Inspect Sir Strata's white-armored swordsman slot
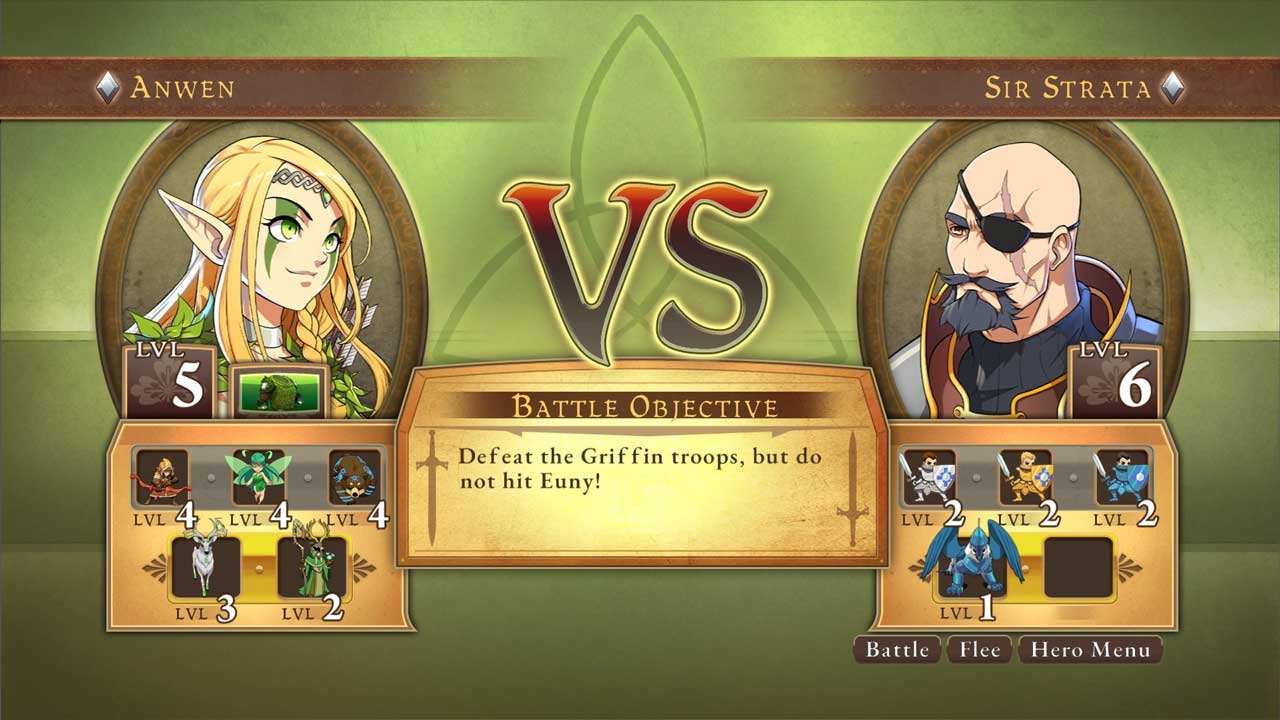1280x720 pixels. pyautogui.click(x=929, y=477)
